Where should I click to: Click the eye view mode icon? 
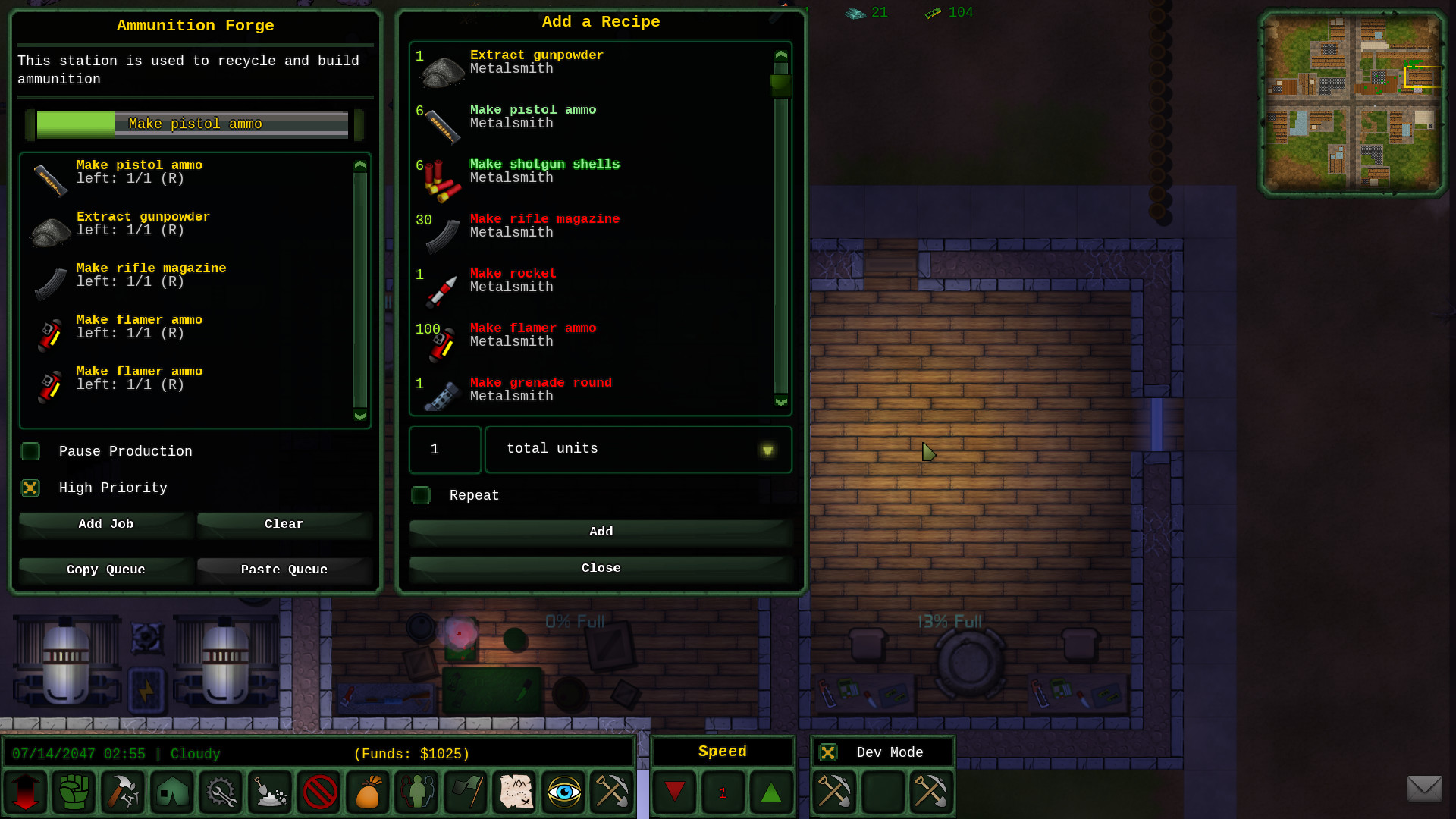click(x=563, y=792)
